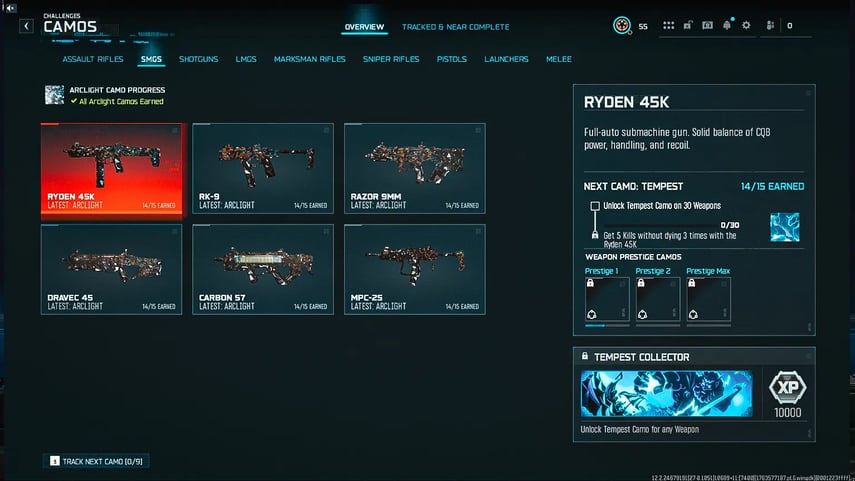Open the Overview tab

[x=364, y=27]
